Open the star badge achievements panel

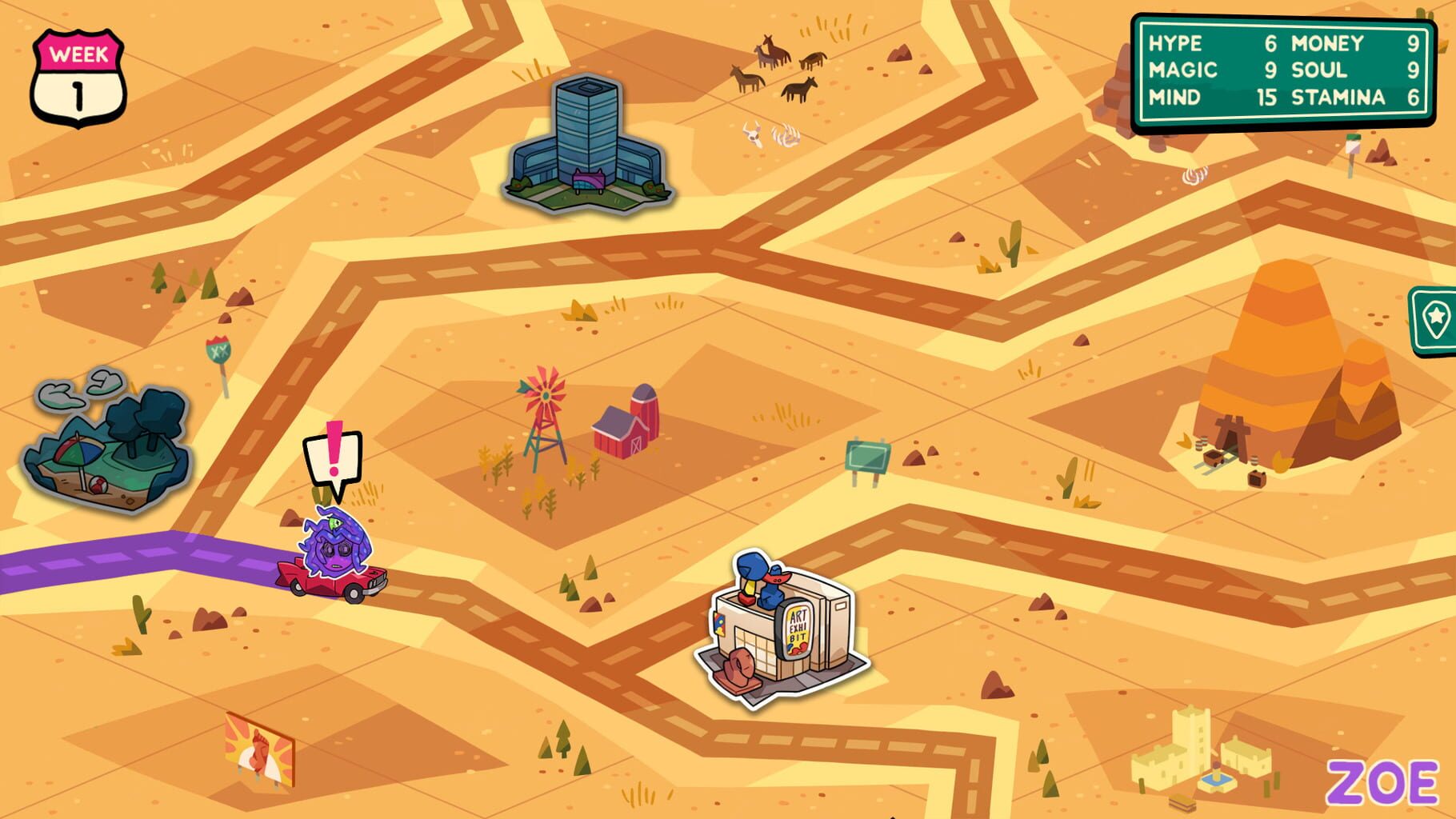click(1434, 319)
